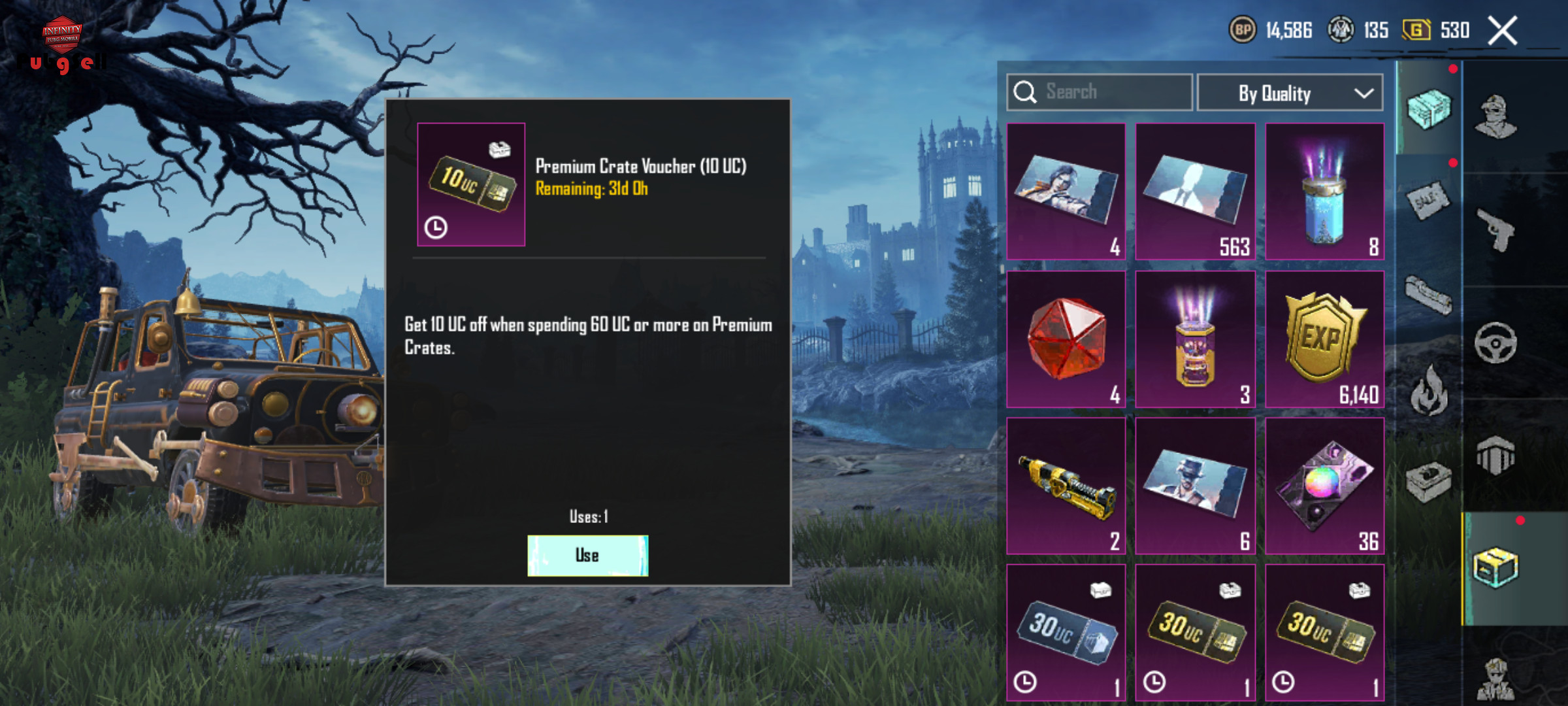This screenshot has height=706, width=1568.
Task: Switch to the pistol weapon category
Action: [1496, 229]
